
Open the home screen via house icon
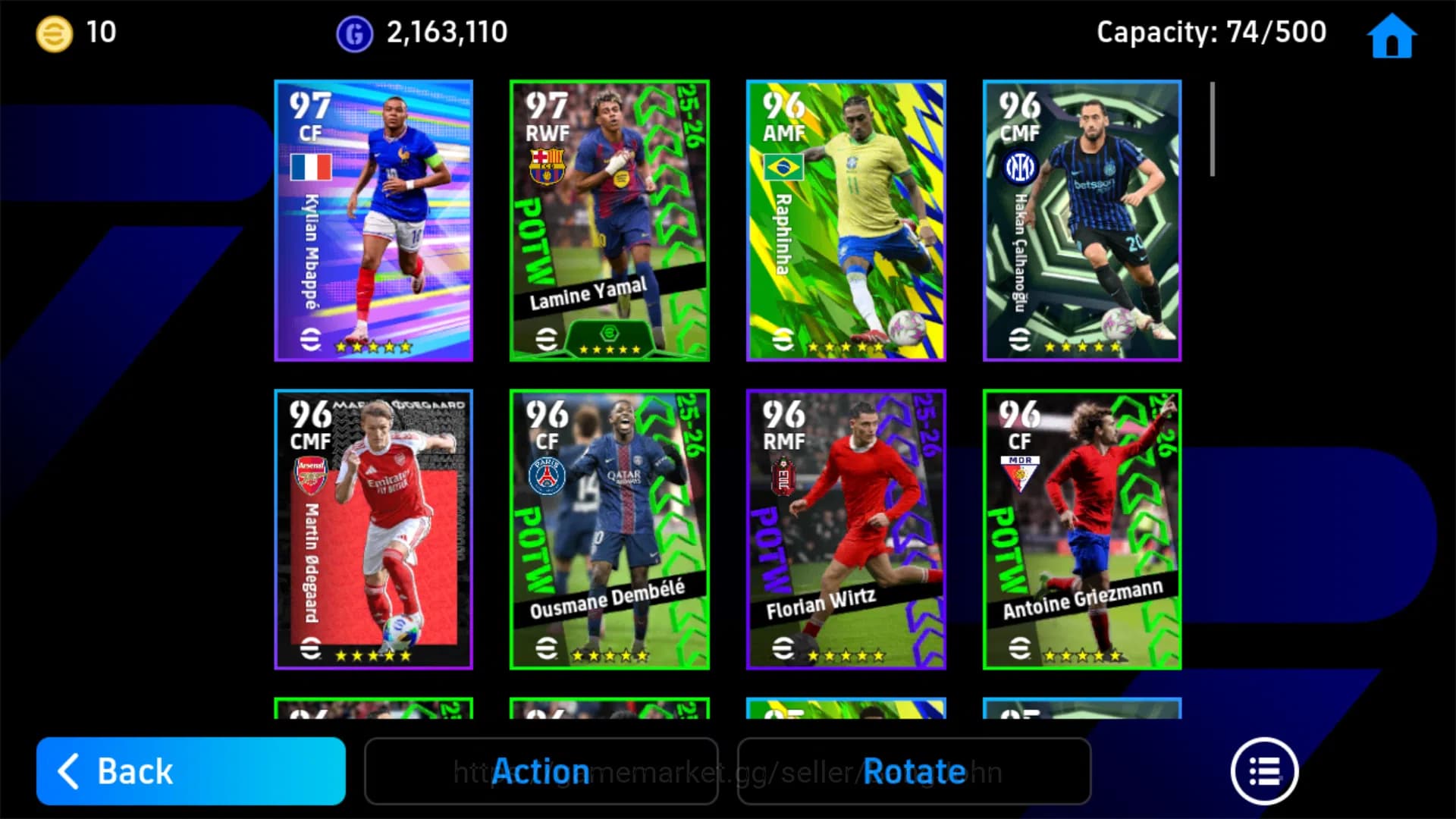tap(1393, 35)
